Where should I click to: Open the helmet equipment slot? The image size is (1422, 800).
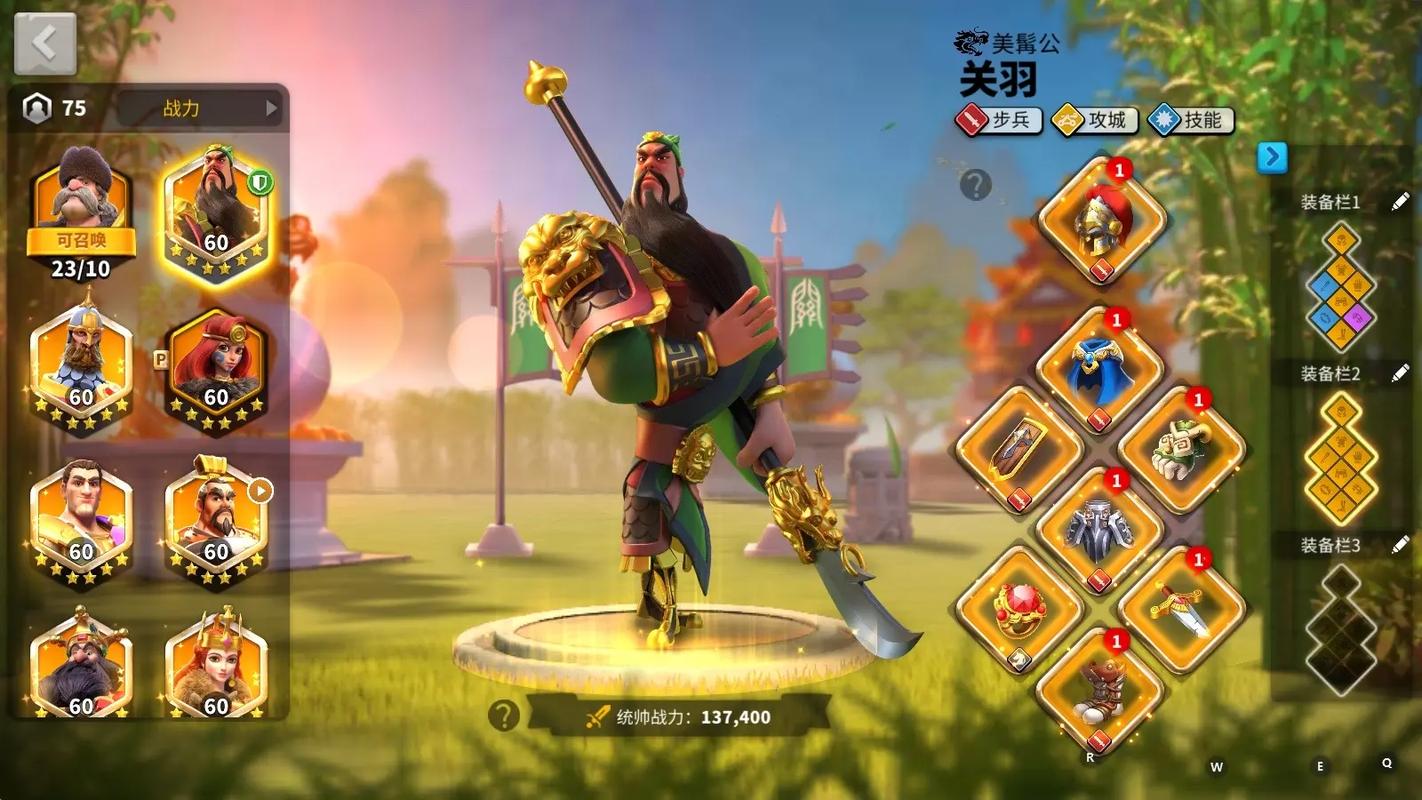click(1102, 220)
